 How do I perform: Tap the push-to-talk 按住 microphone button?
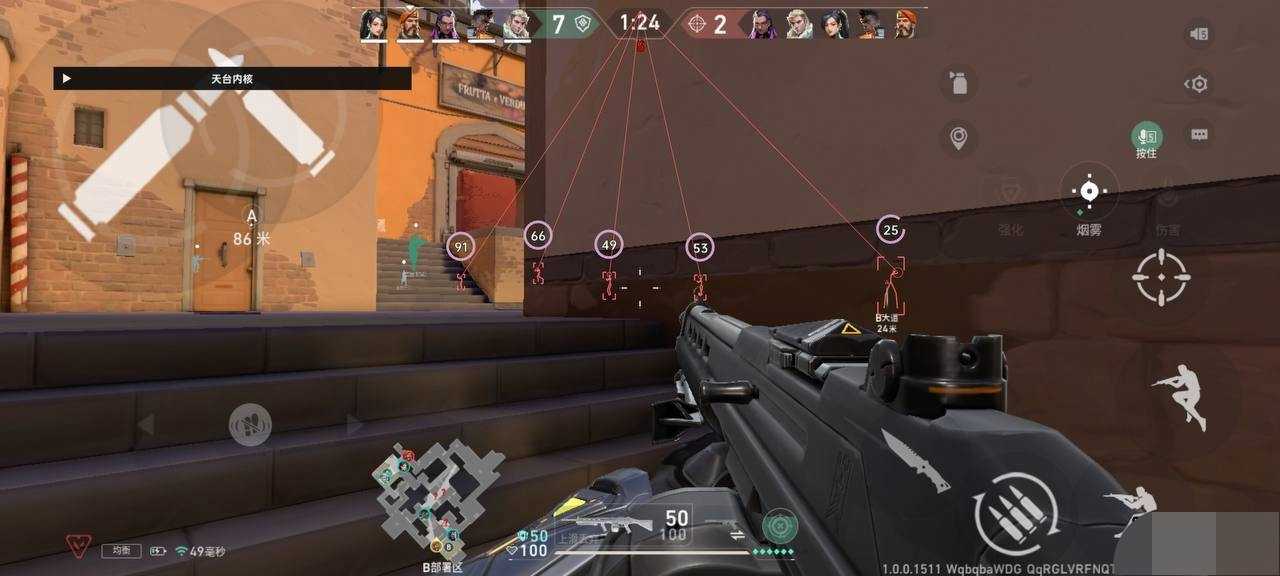tap(1146, 137)
